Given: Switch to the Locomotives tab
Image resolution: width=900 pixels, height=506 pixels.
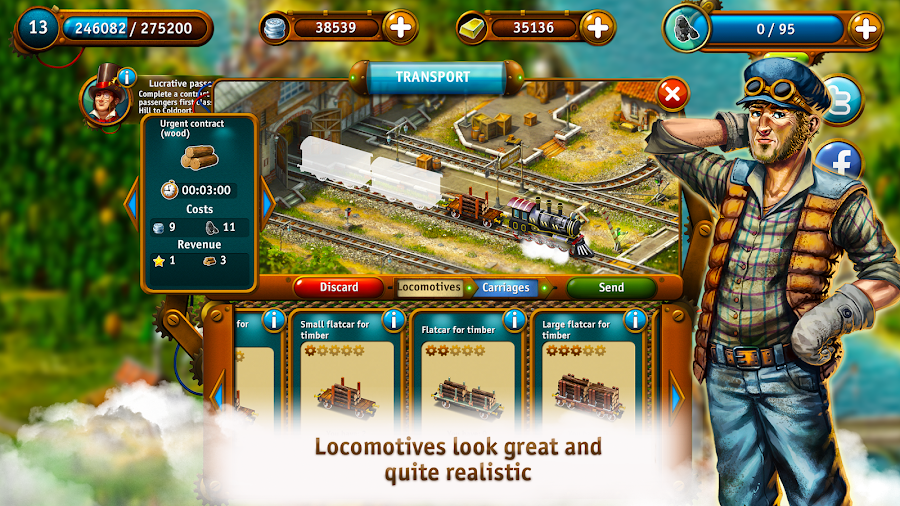Looking at the screenshot, I should pos(429,287).
